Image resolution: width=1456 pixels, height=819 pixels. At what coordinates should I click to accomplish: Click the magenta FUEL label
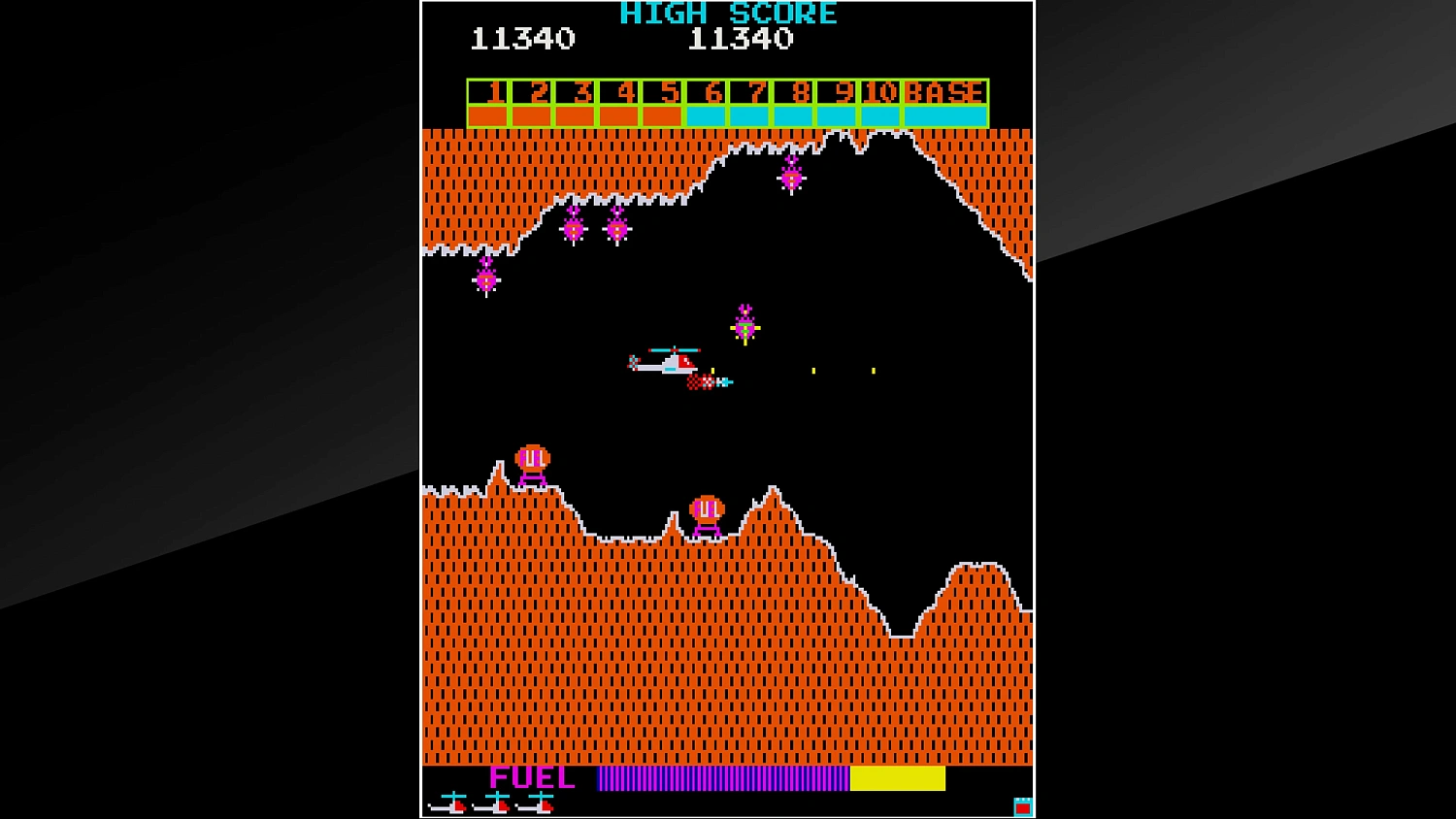[532, 777]
